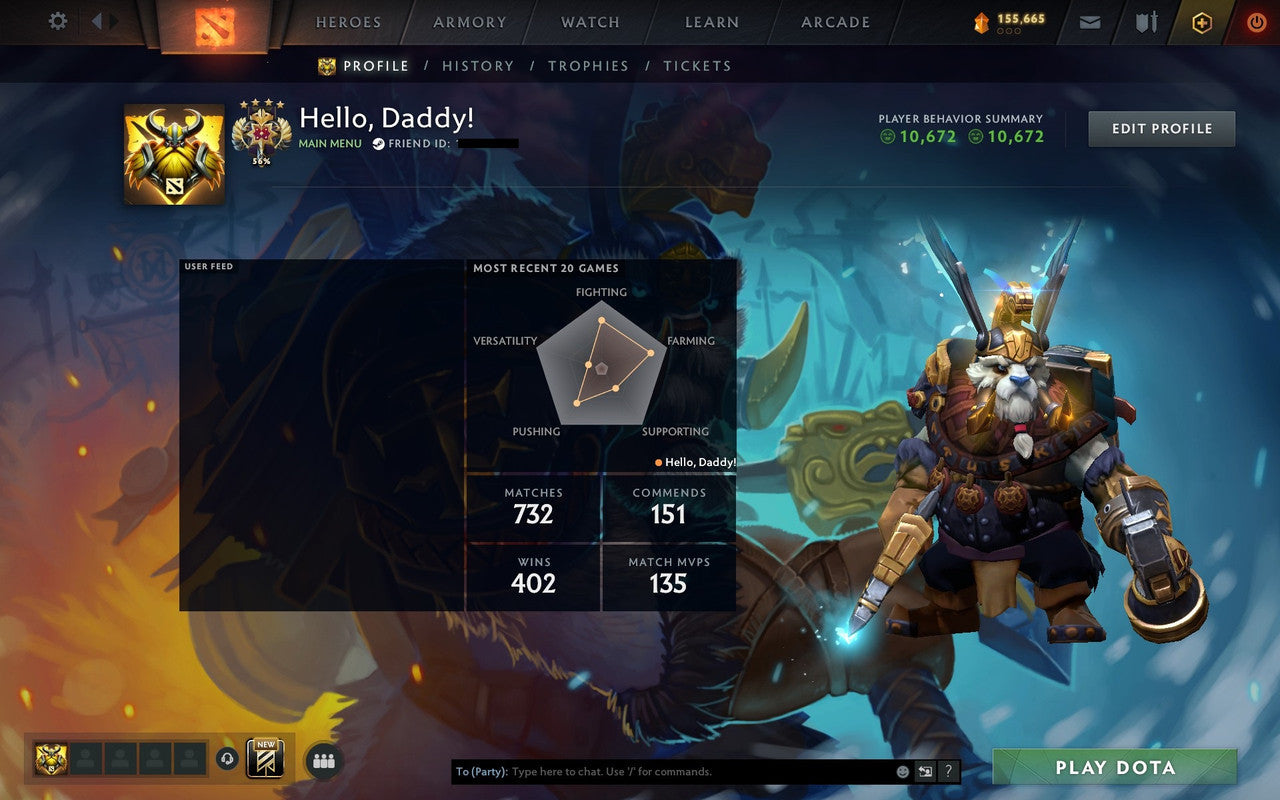Click the PLAY DOTA button
1280x800 pixels.
pos(1114,768)
